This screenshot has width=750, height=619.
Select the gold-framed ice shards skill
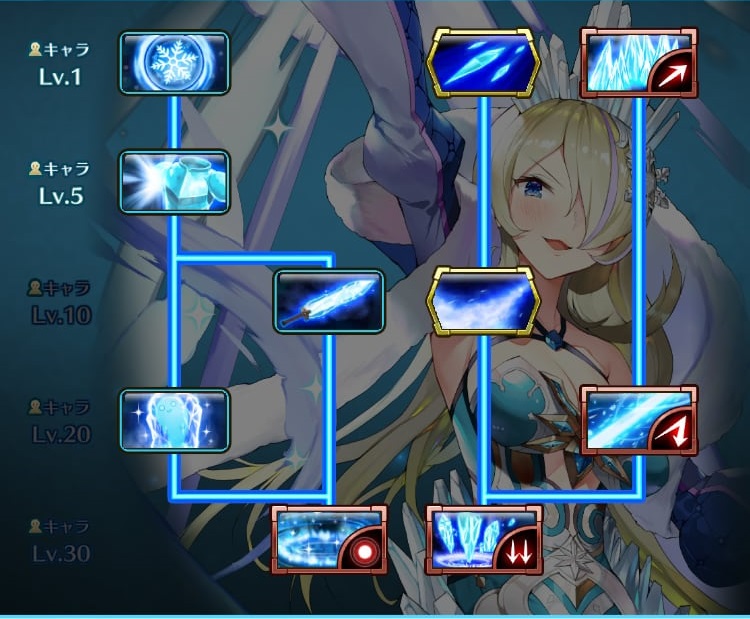tap(483, 63)
